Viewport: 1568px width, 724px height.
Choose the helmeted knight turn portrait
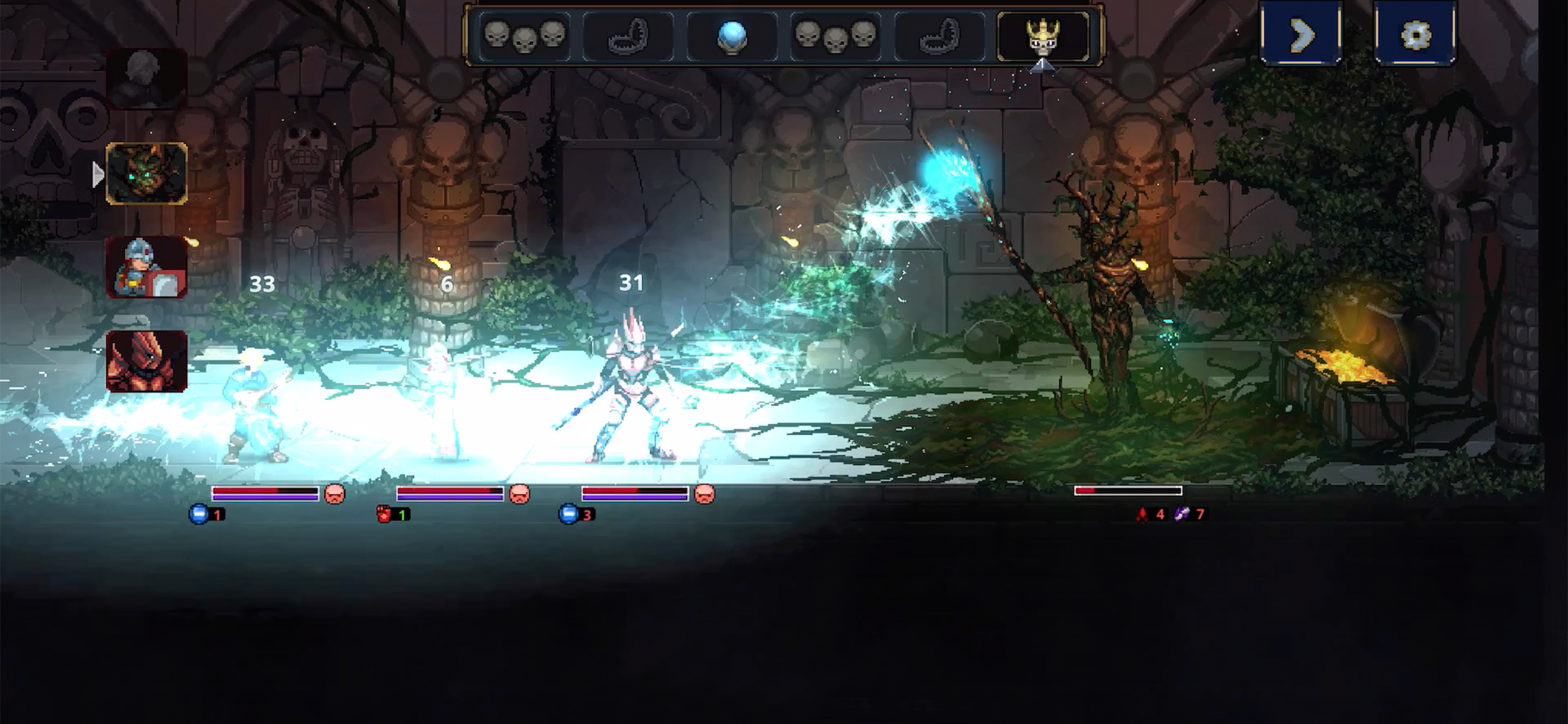click(146, 267)
